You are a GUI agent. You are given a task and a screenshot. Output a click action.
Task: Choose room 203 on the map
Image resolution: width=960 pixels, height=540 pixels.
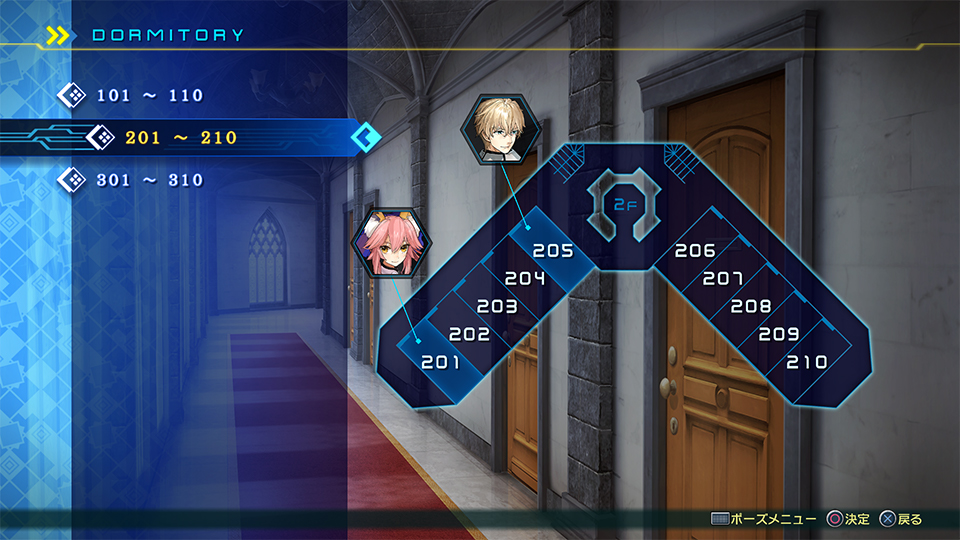point(497,306)
